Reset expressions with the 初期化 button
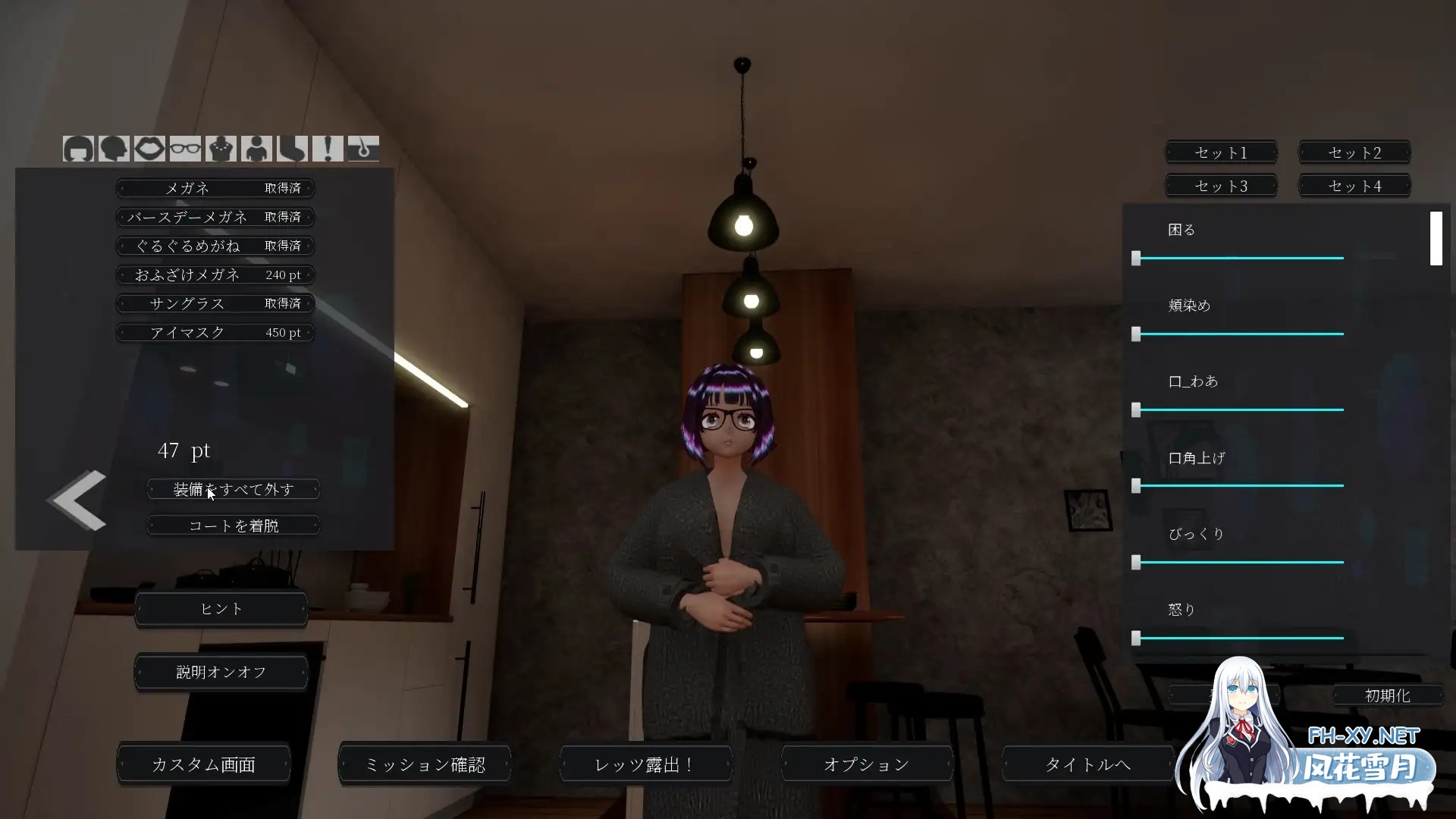Viewport: 1456px width, 819px height. 1389,695
